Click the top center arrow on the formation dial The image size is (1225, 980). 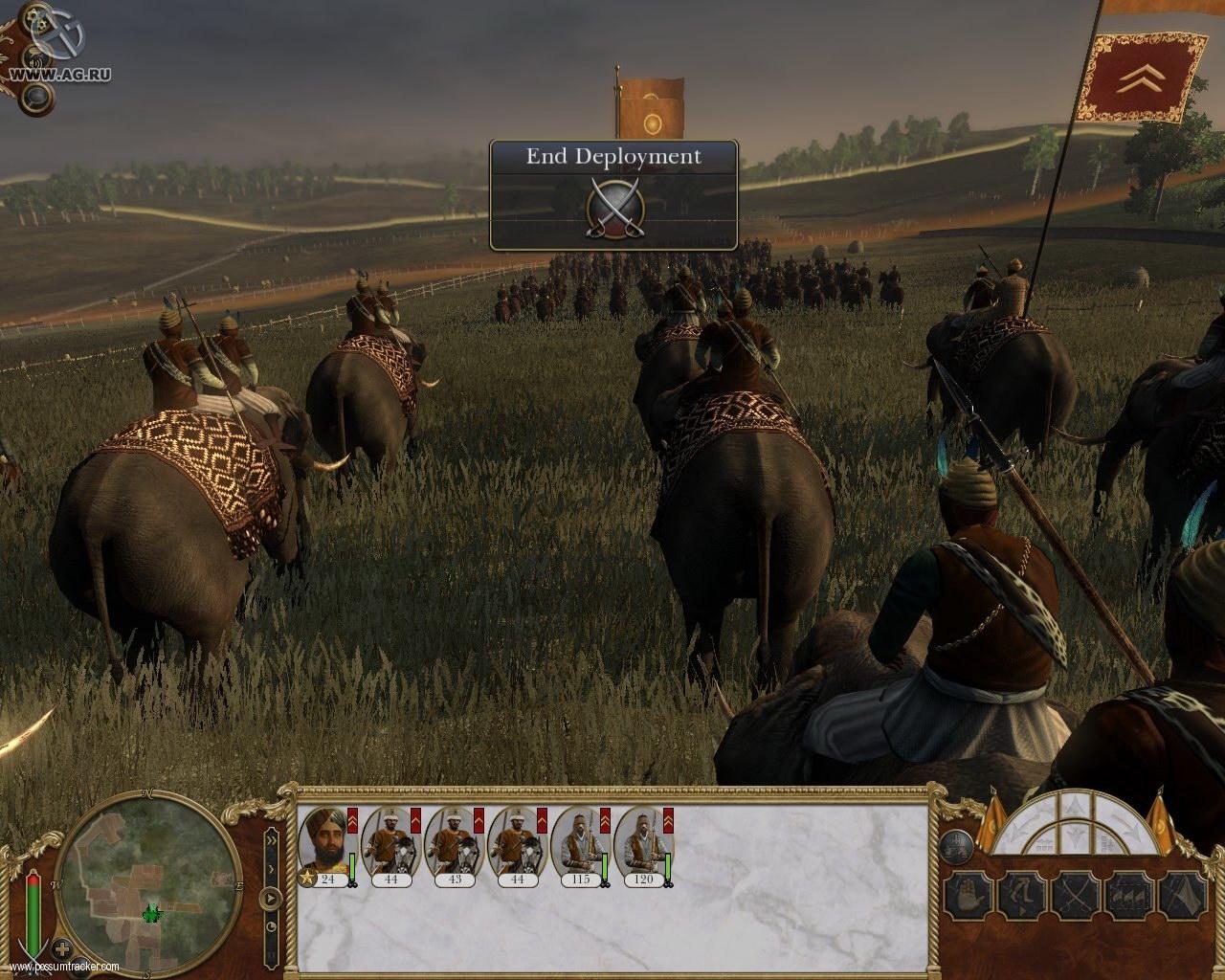[1075, 807]
